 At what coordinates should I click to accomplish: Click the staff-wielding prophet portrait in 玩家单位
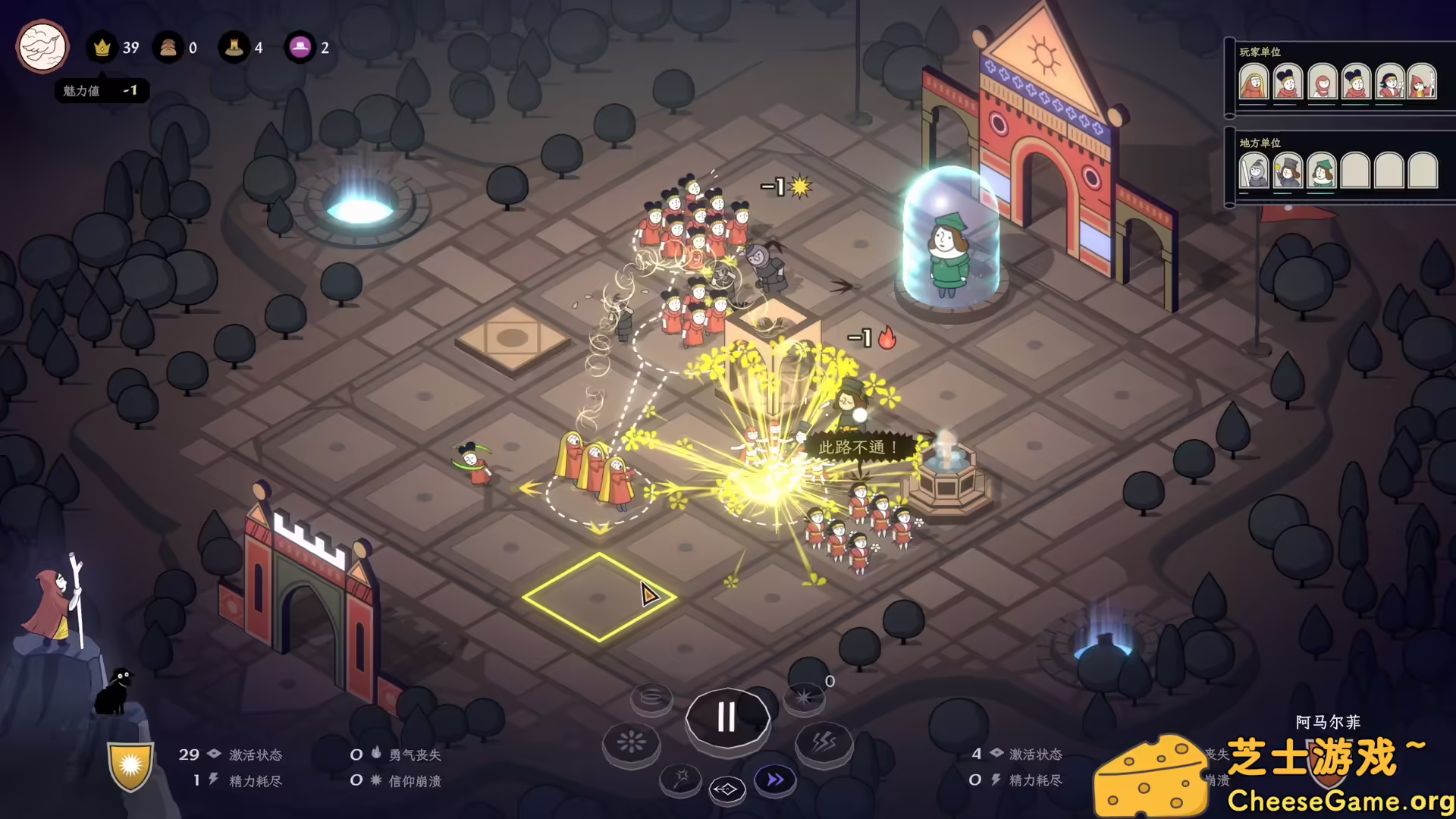pyautogui.click(x=1423, y=84)
